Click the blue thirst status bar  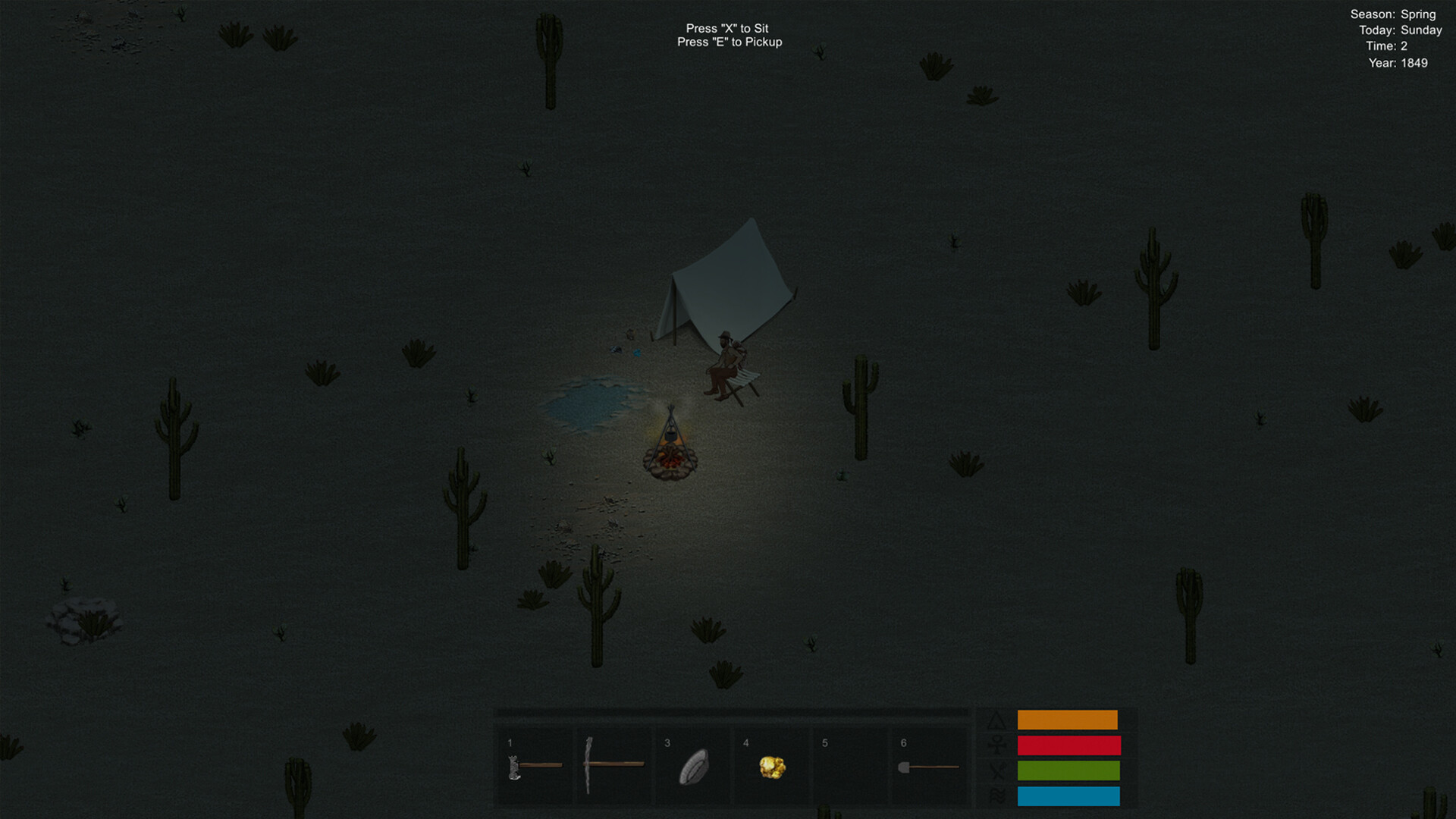click(x=1068, y=796)
